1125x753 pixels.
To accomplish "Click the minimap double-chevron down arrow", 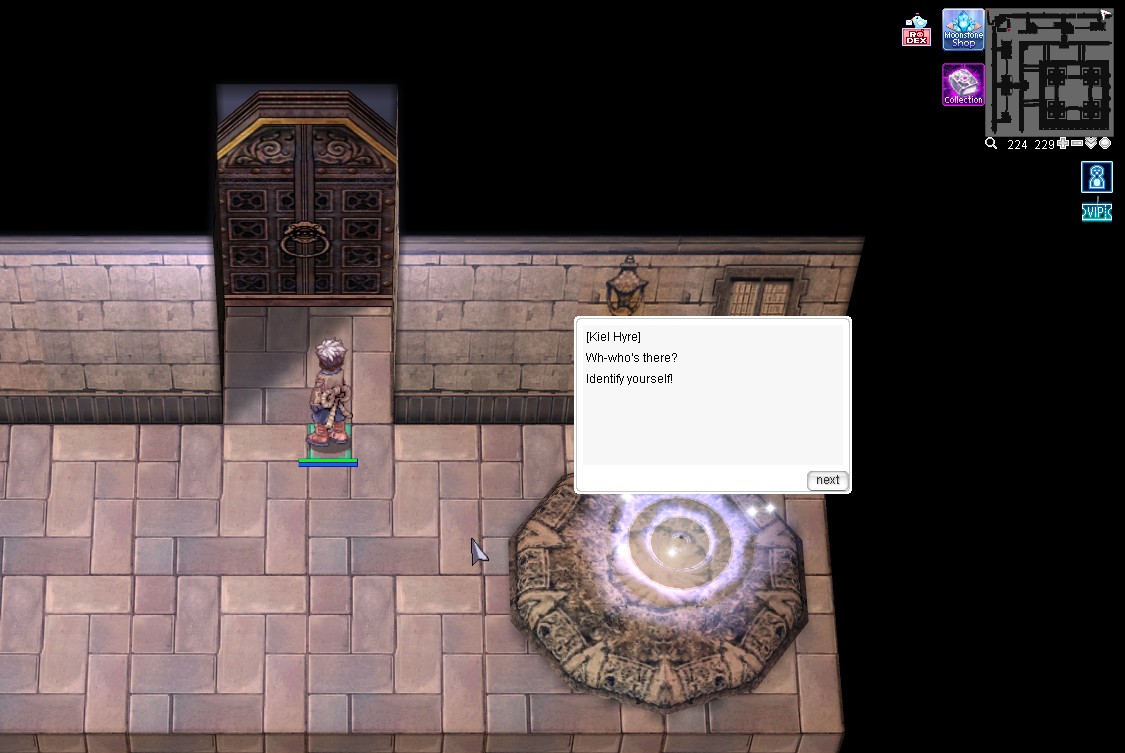I will pyautogui.click(x=1091, y=144).
